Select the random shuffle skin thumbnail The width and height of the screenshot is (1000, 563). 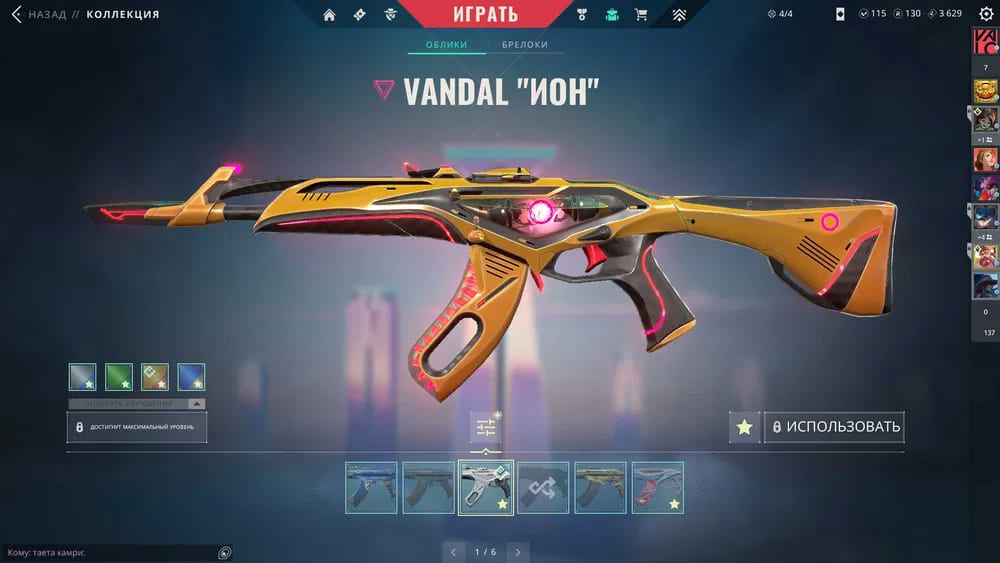pyautogui.click(x=543, y=487)
